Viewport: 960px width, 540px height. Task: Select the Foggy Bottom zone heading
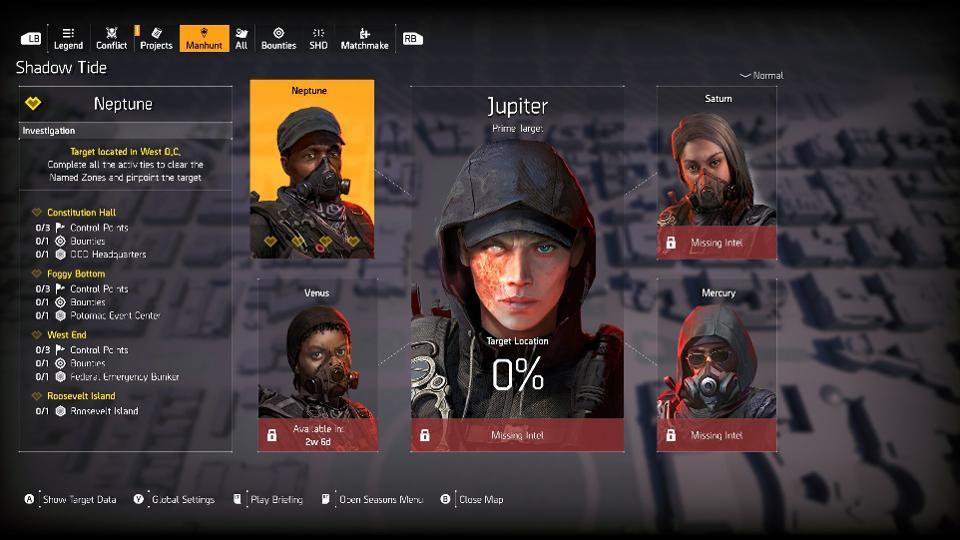point(75,274)
